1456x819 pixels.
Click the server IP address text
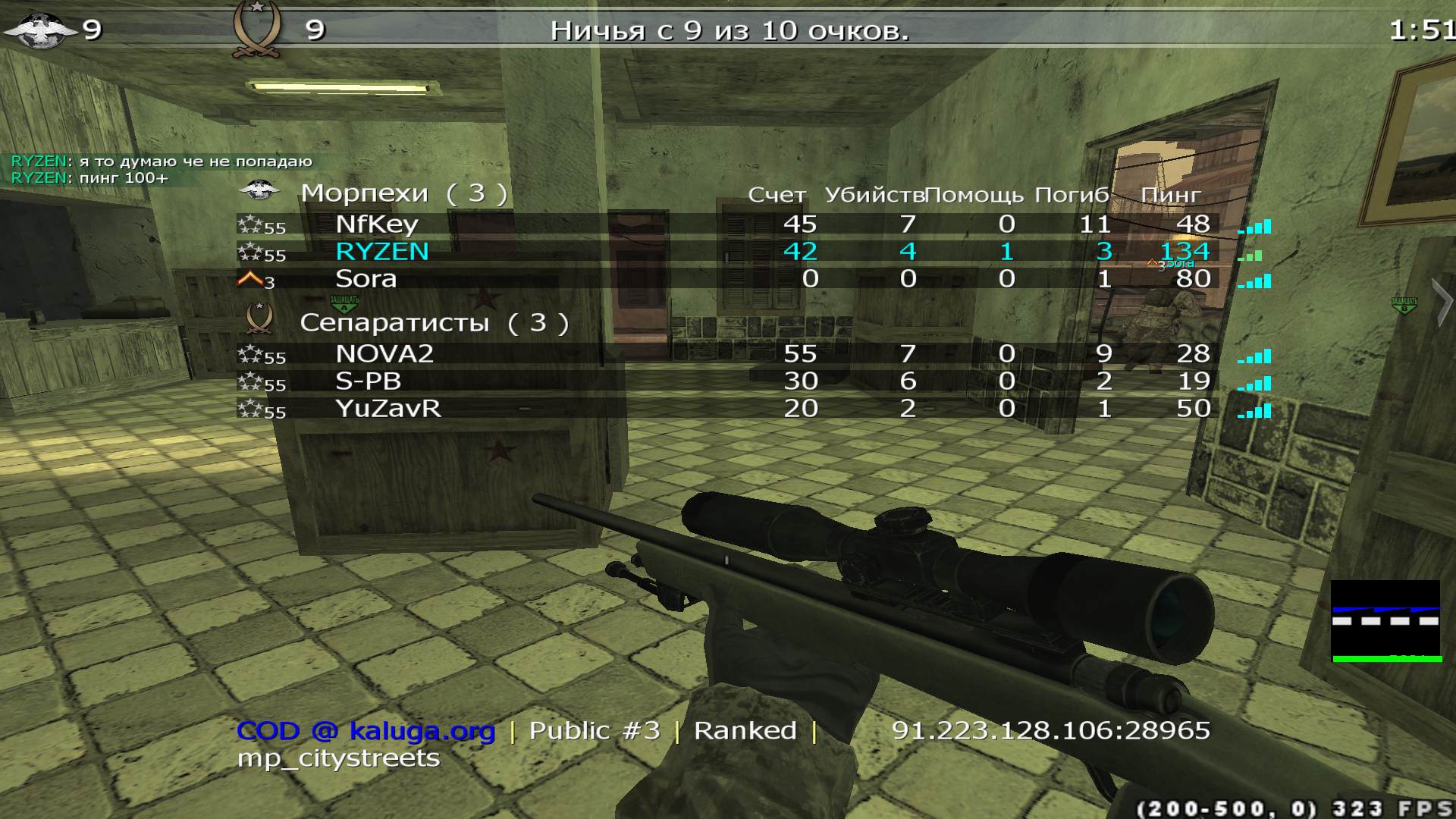click(x=1050, y=730)
